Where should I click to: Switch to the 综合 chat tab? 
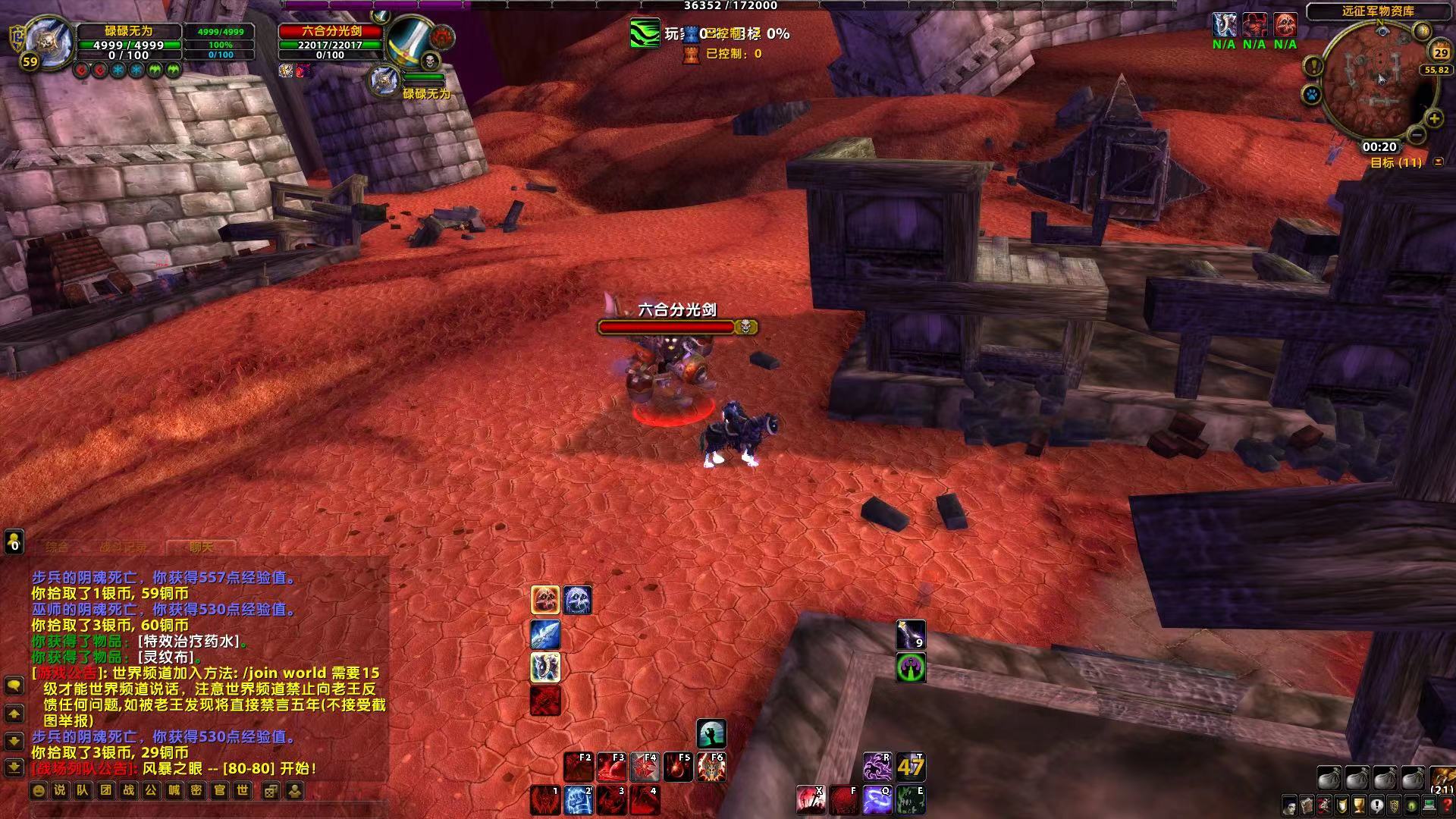[x=58, y=547]
